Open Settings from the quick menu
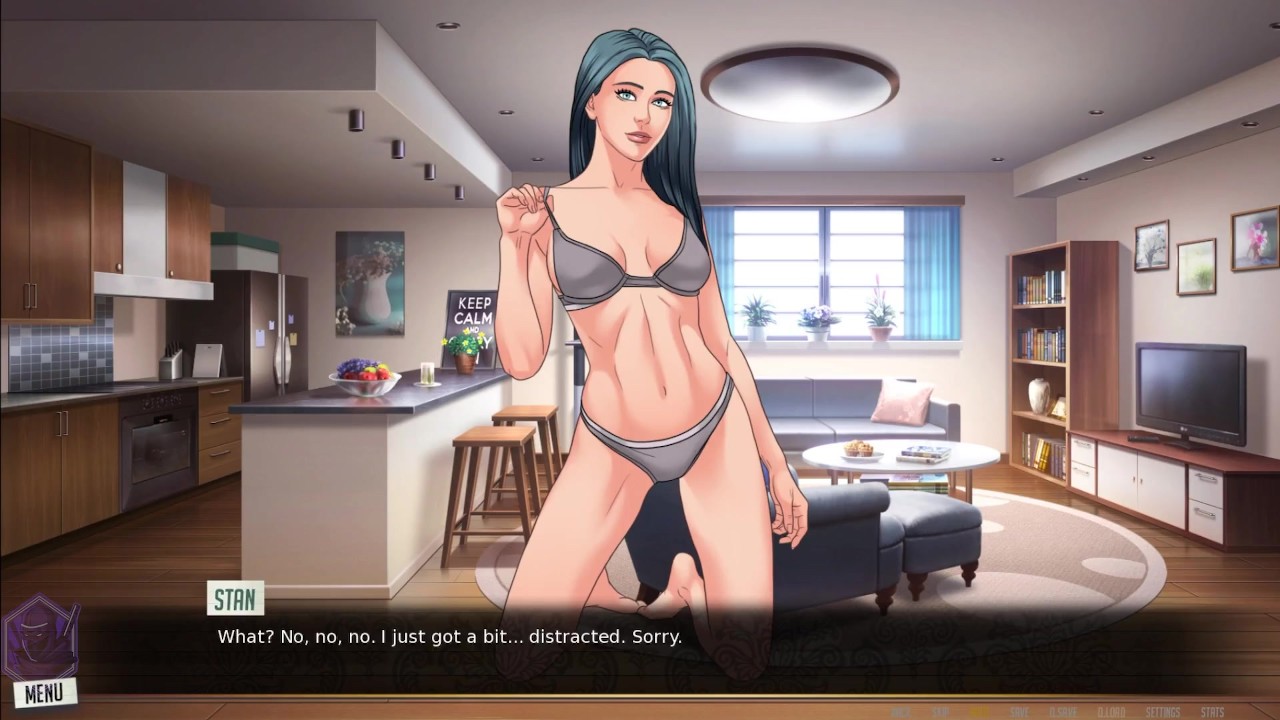Screen dimensions: 1280x720 click(x=1163, y=712)
